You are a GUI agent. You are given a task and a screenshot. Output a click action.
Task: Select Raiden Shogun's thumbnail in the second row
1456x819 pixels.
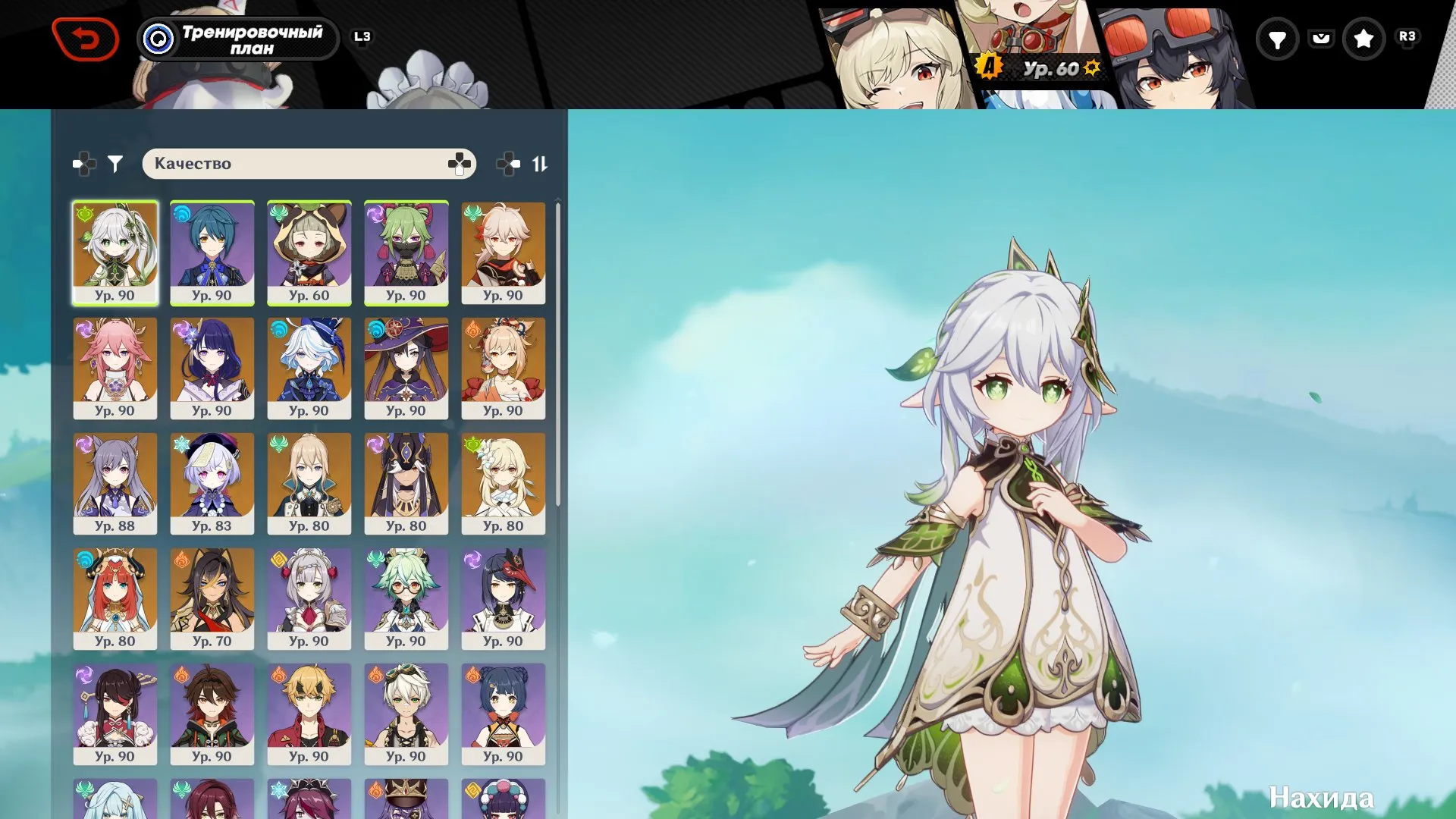[x=212, y=369]
